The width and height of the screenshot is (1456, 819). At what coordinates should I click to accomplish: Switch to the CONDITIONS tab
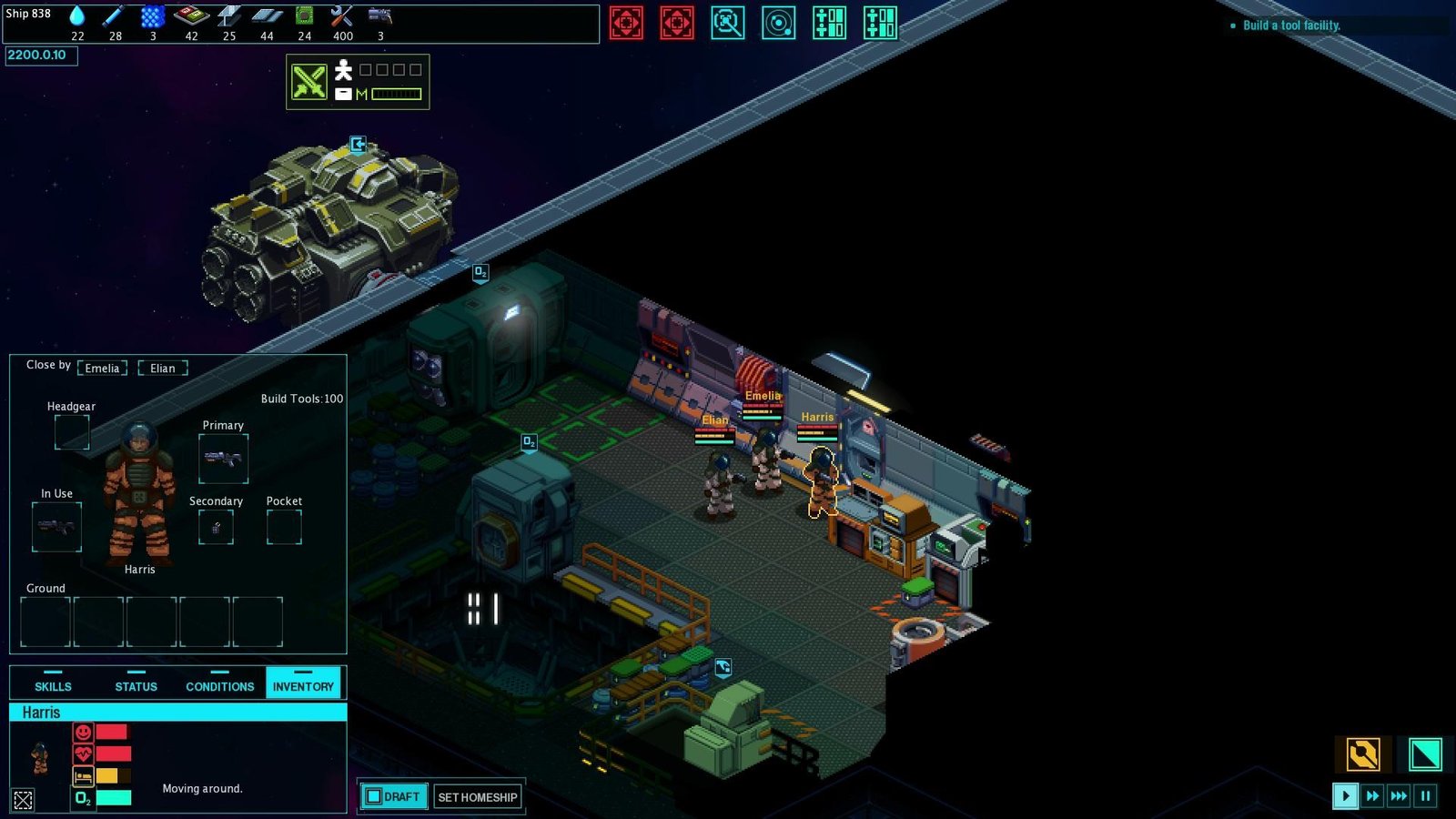pyautogui.click(x=218, y=685)
